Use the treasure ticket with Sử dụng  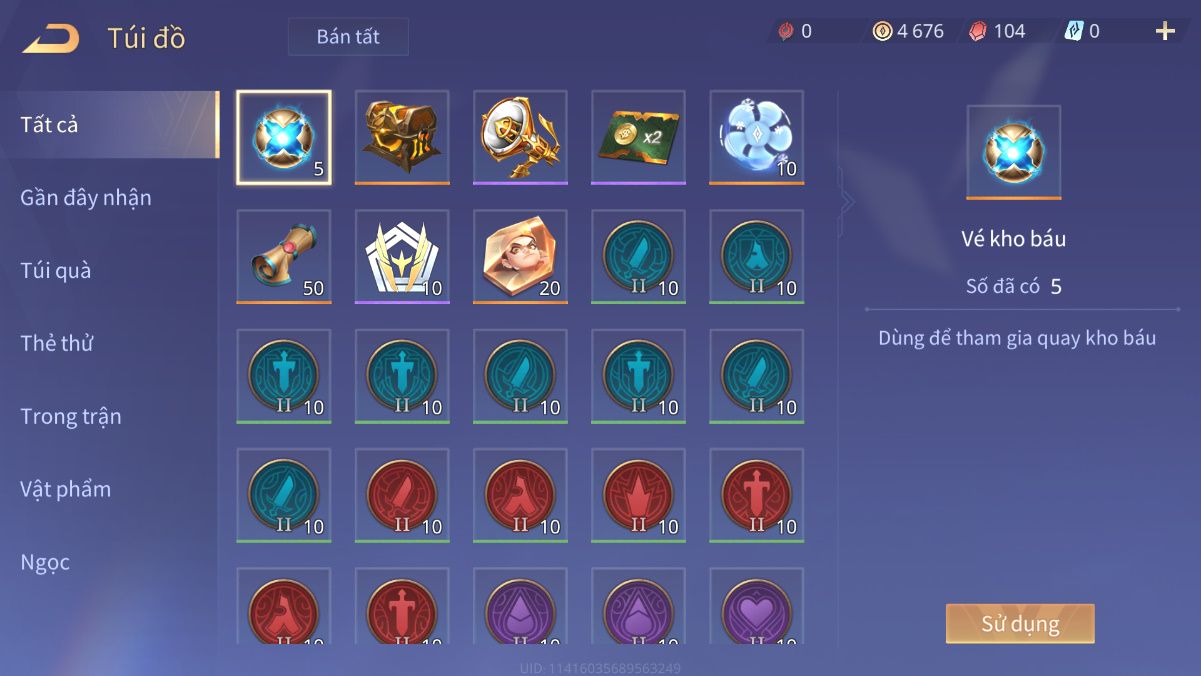point(1020,624)
